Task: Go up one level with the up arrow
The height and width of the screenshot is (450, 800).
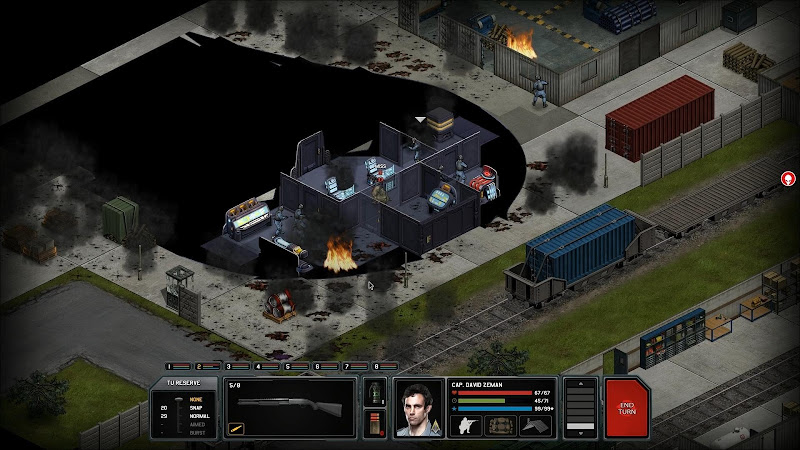Action: pos(580,385)
